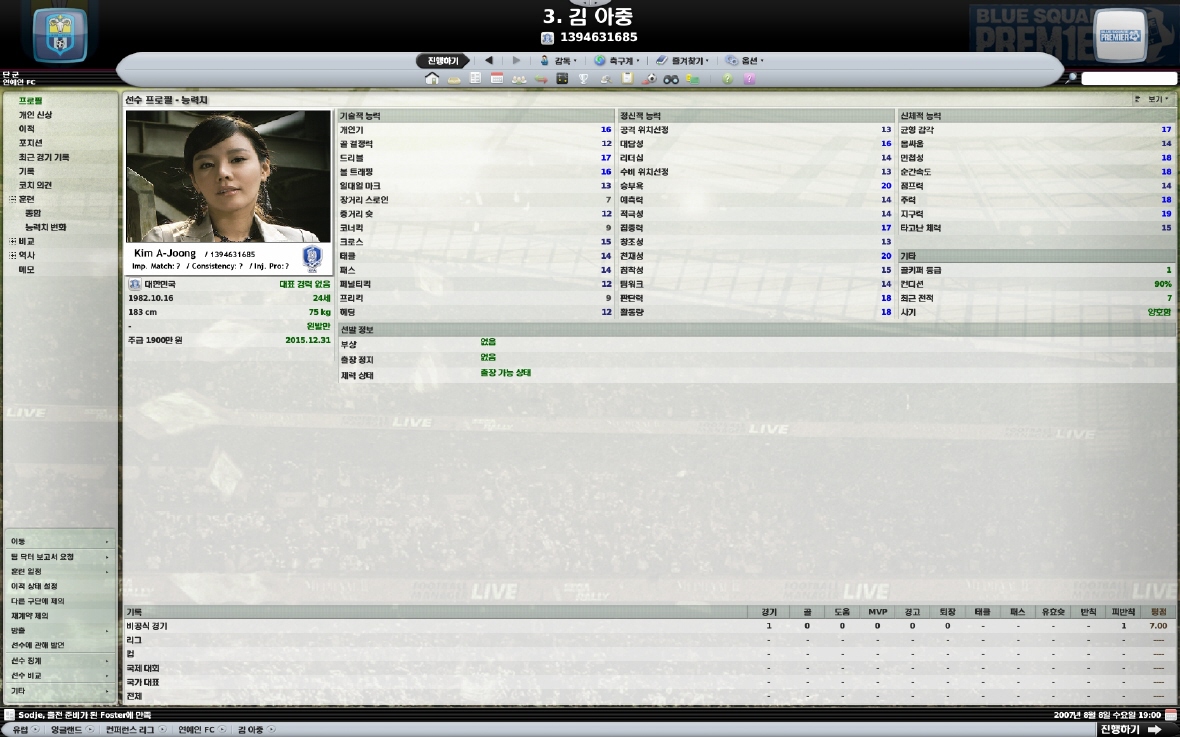This screenshot has width=1180, height=737.
Task: Open the 보기 view dropdown
Action: tap(1153, 100)
